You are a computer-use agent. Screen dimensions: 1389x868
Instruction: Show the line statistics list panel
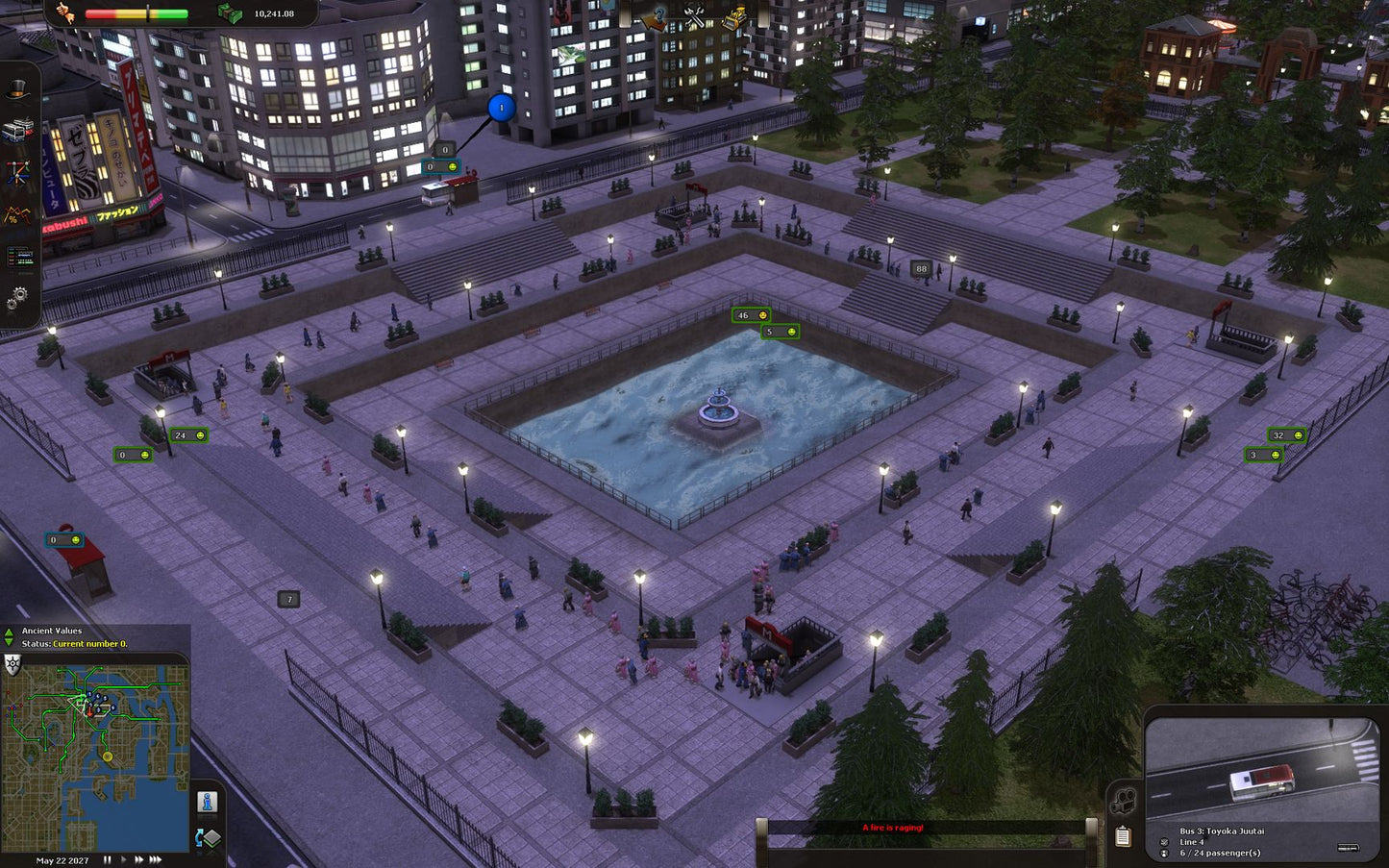coord(18,258)
